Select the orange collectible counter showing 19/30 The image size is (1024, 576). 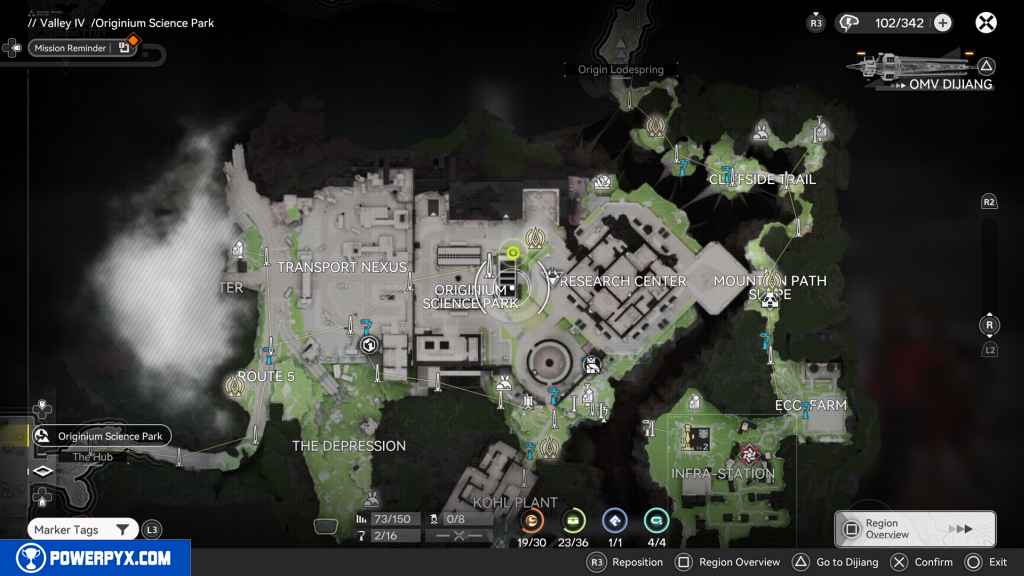point(533,520)
